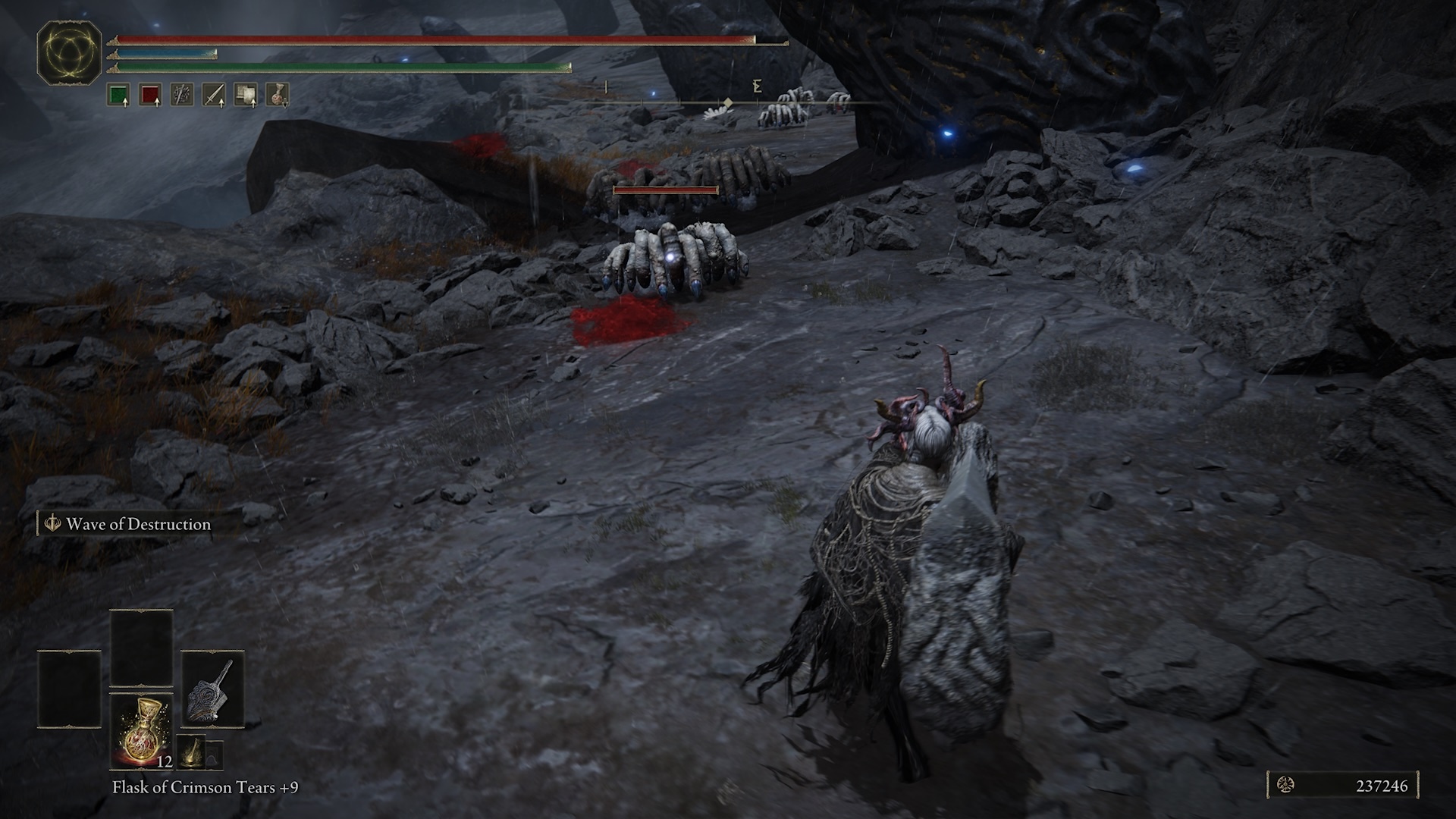Inspect the flask debuff status icon
The image size is (1456, 819).
277,95
